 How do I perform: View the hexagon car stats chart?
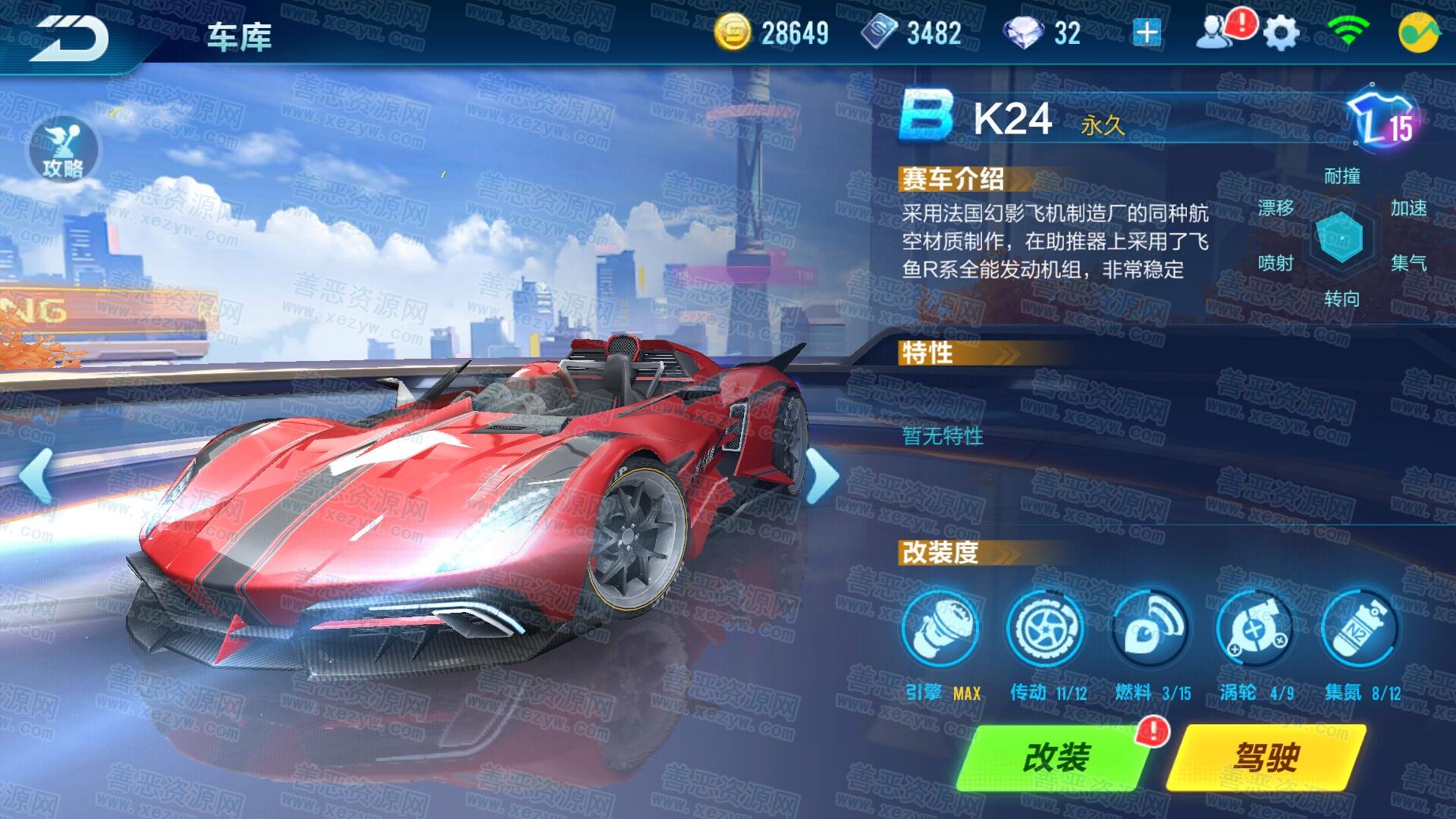tap(1341, 237)
